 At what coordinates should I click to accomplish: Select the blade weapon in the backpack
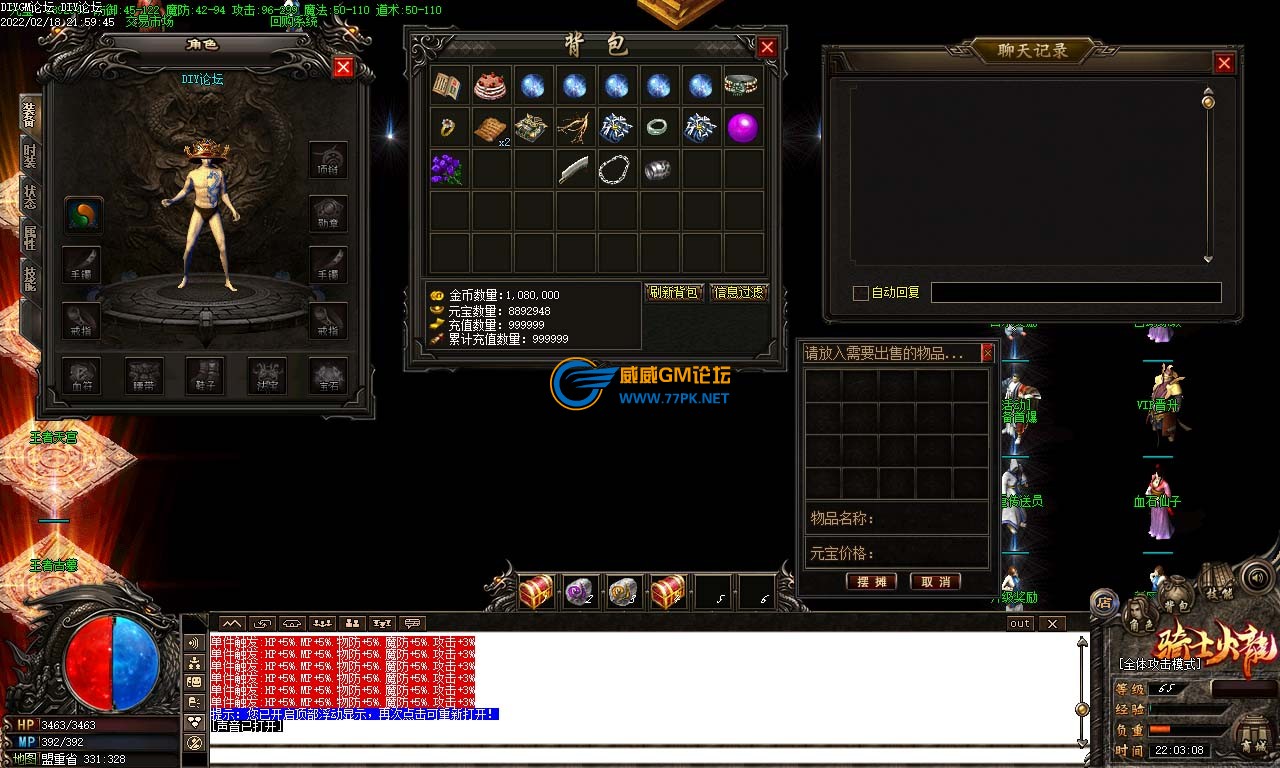(574, 170)
